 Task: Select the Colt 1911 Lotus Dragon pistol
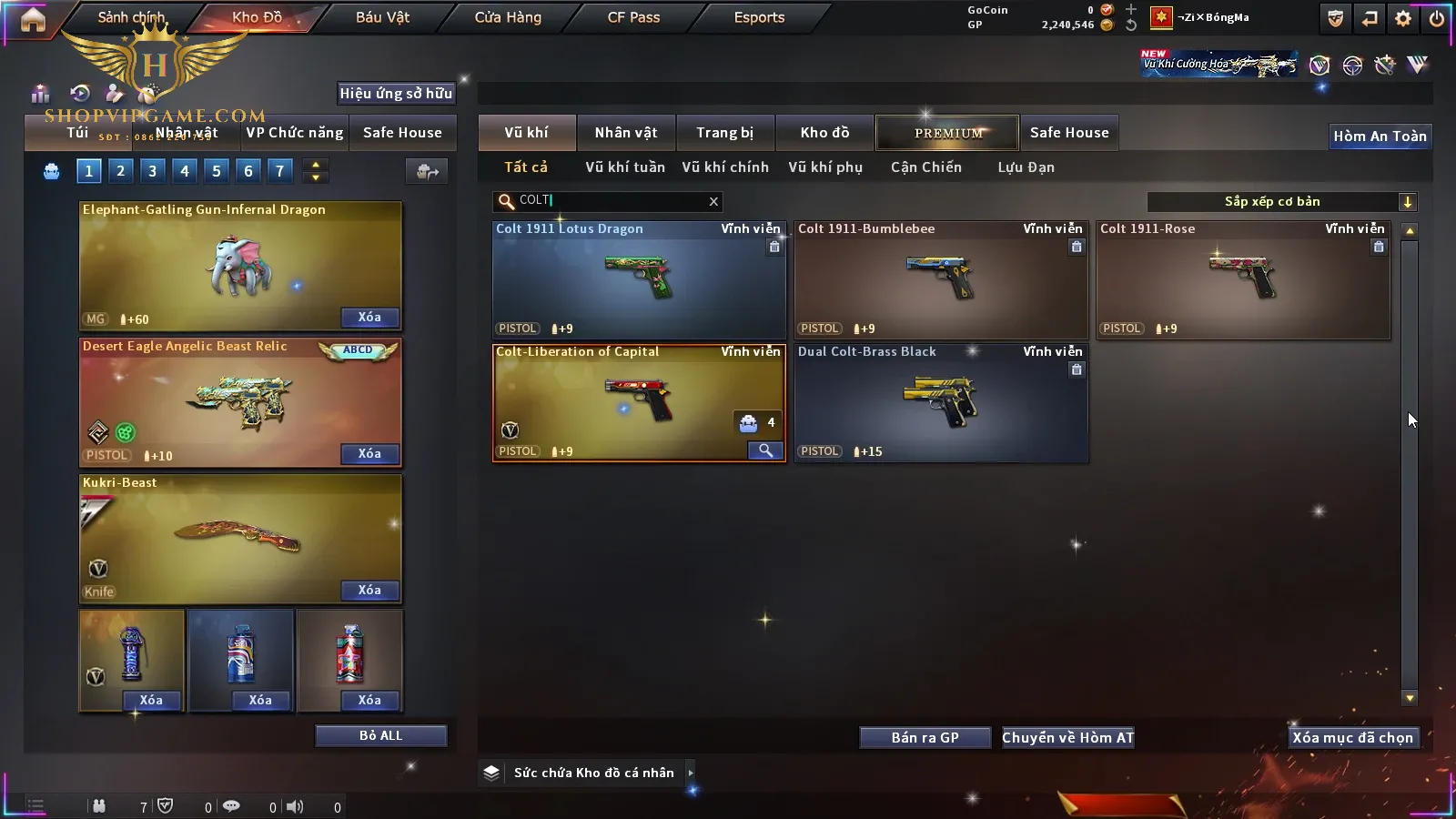tap(639, 280)
